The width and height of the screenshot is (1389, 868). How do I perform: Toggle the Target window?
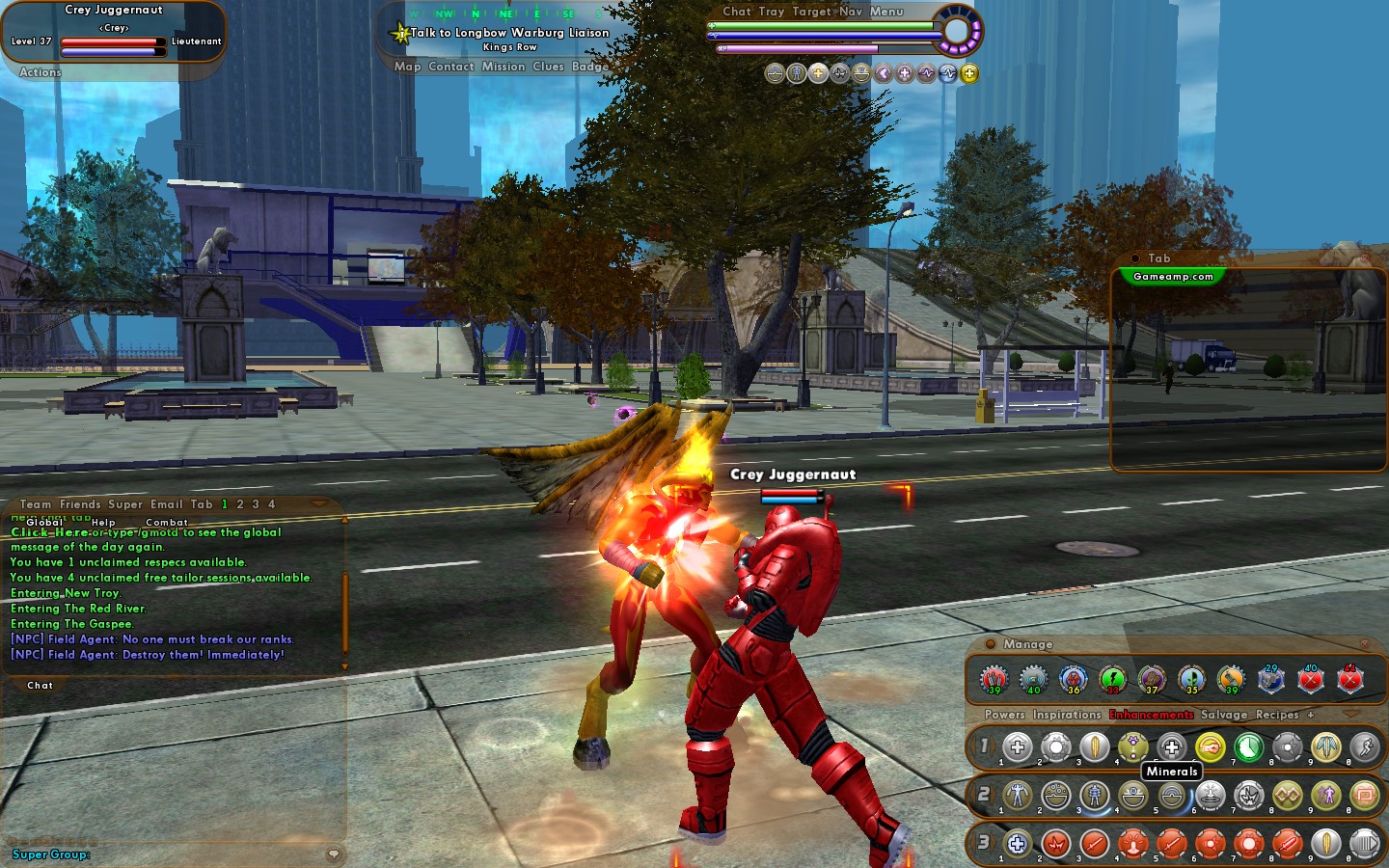click(811, 12)
